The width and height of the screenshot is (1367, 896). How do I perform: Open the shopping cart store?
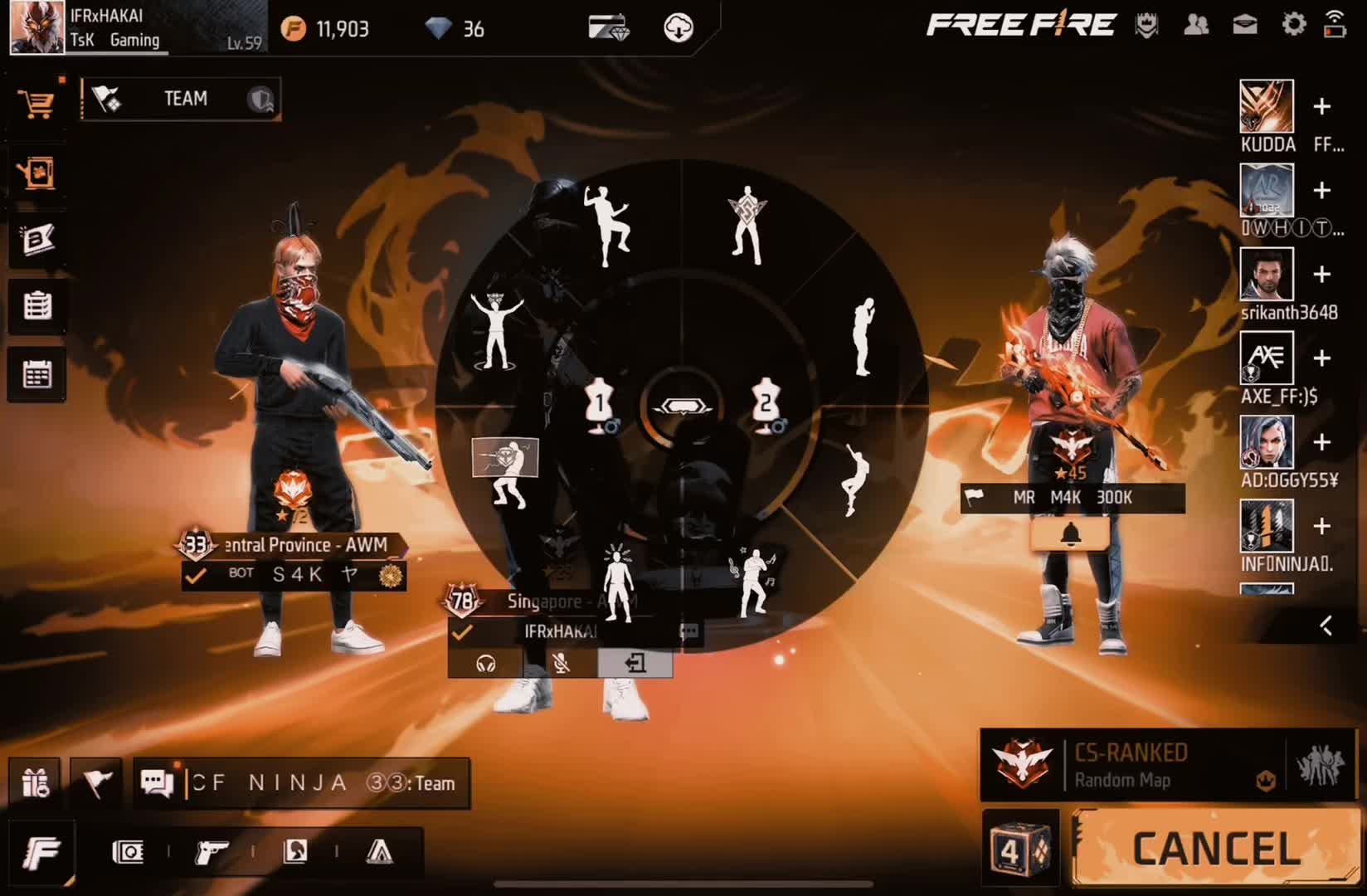coord(36,105)
